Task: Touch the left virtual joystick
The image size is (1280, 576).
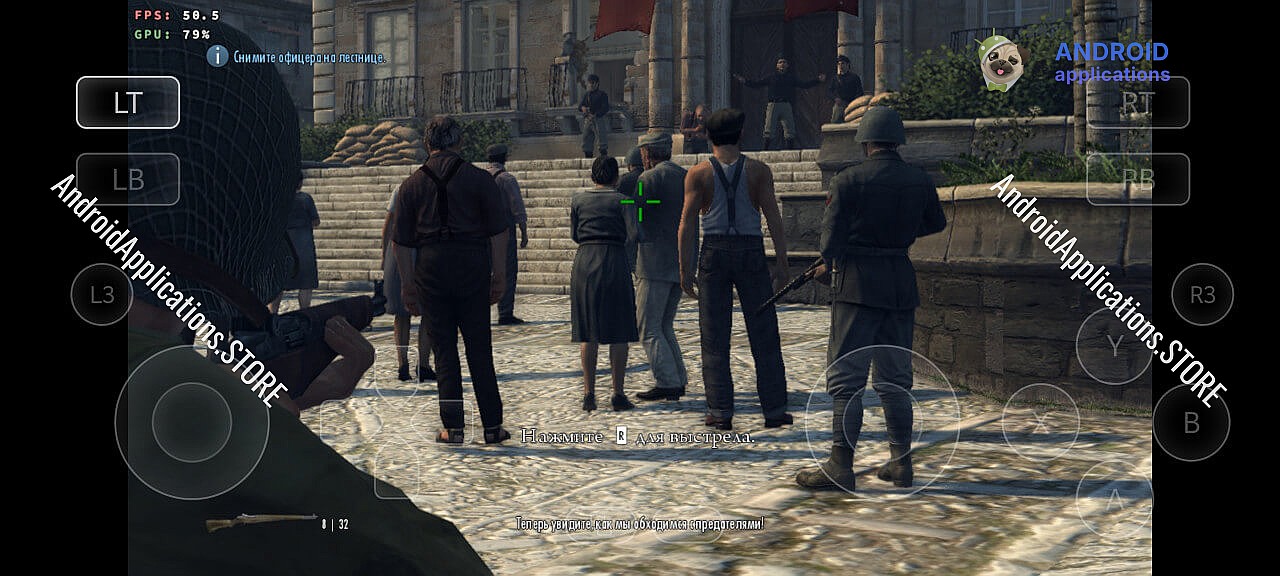Action: coord(192,422)
